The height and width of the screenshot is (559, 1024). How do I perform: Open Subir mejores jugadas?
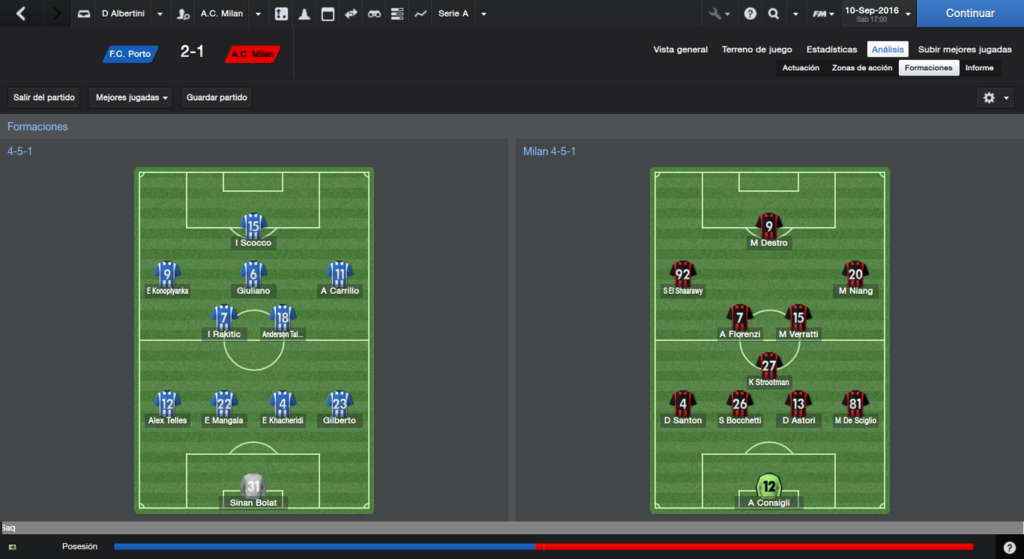coord(964,49)
